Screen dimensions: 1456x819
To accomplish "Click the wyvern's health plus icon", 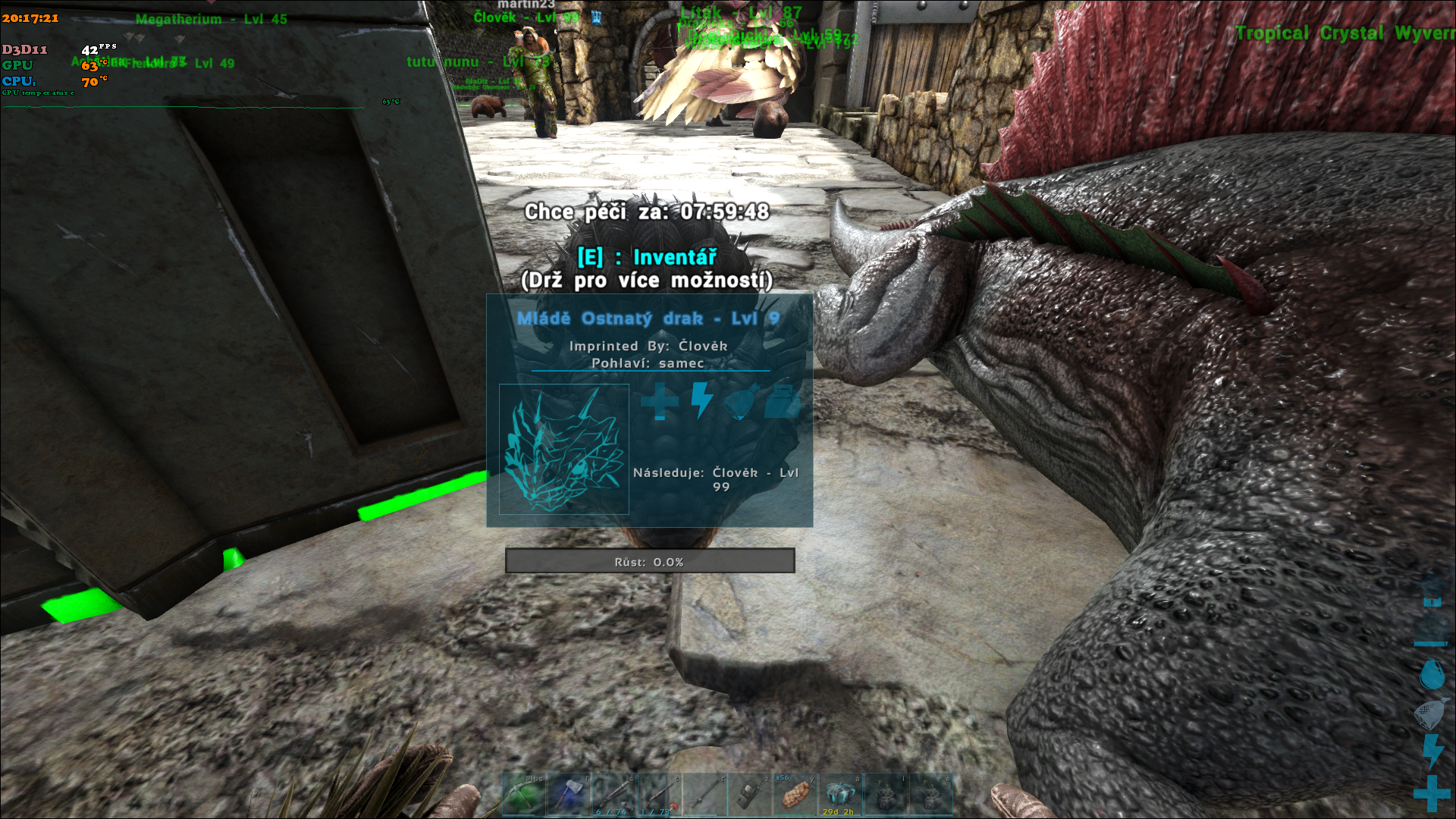I will pos(660,400).
